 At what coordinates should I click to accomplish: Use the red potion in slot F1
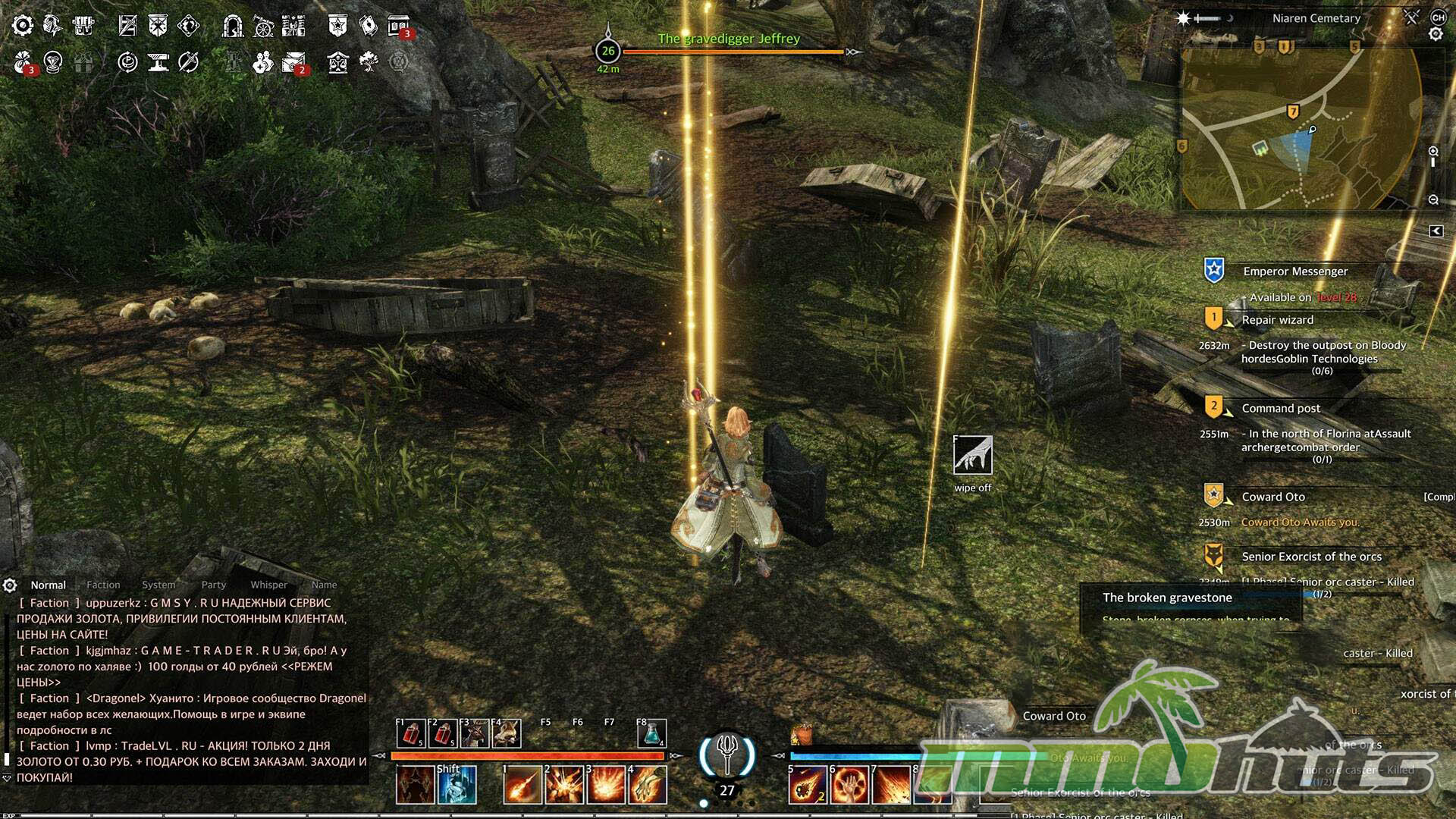(x=410, y=733)
